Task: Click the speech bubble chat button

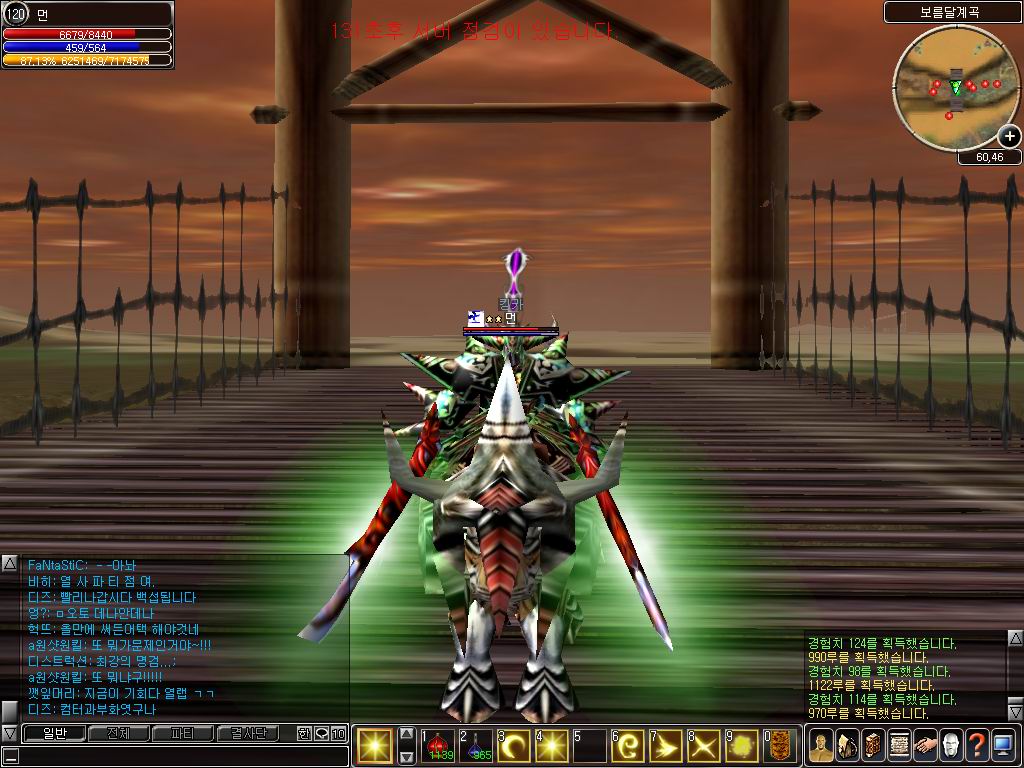Action: (321, 733)
